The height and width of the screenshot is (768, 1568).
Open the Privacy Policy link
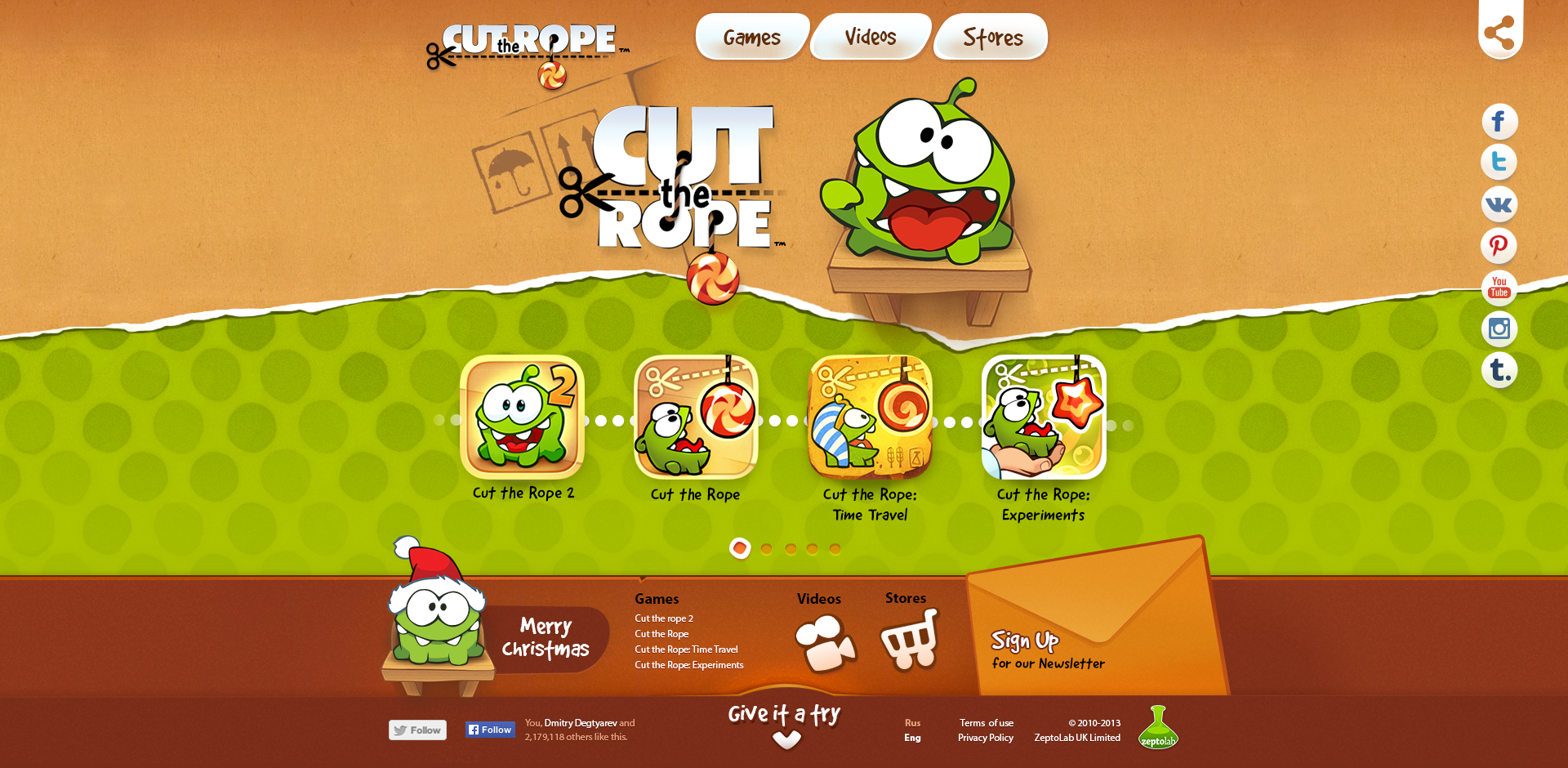click(x=985, y=737)
